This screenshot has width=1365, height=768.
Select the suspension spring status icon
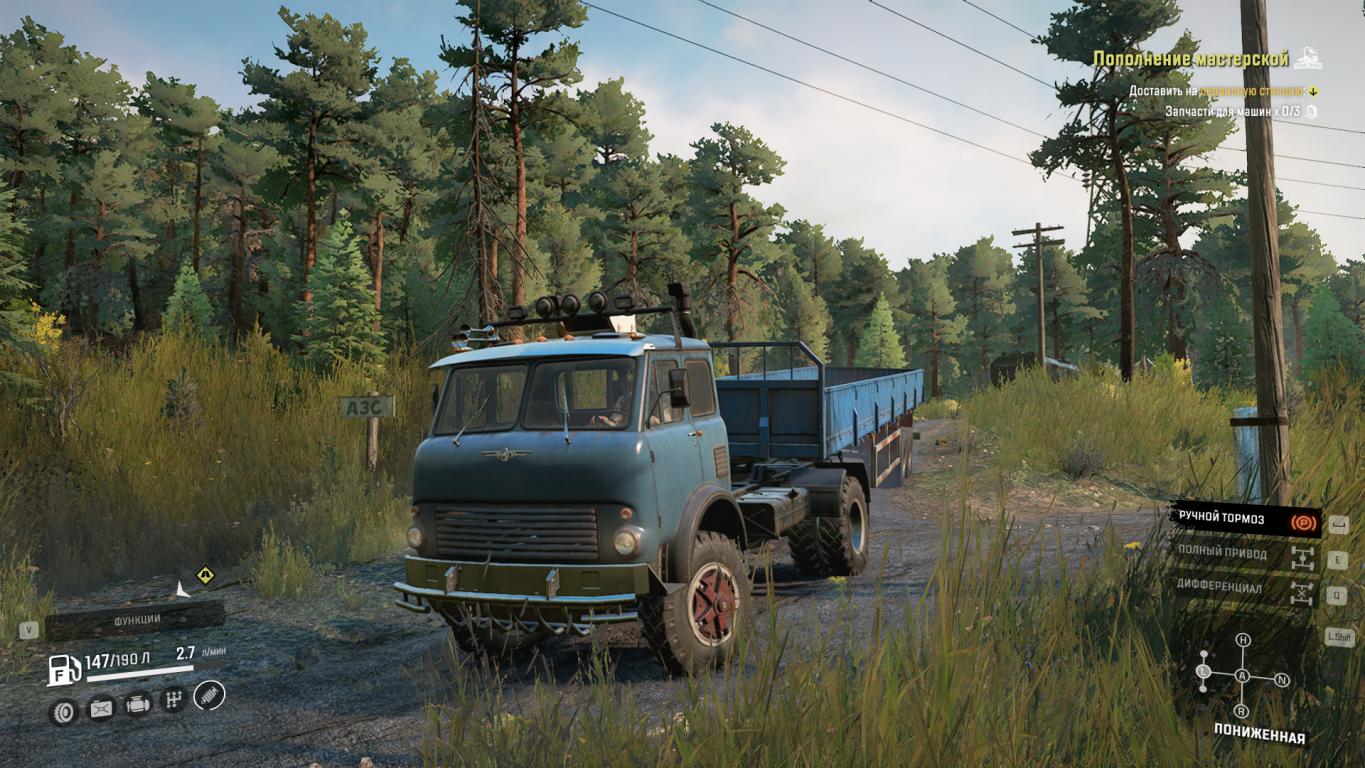[210, 694]
